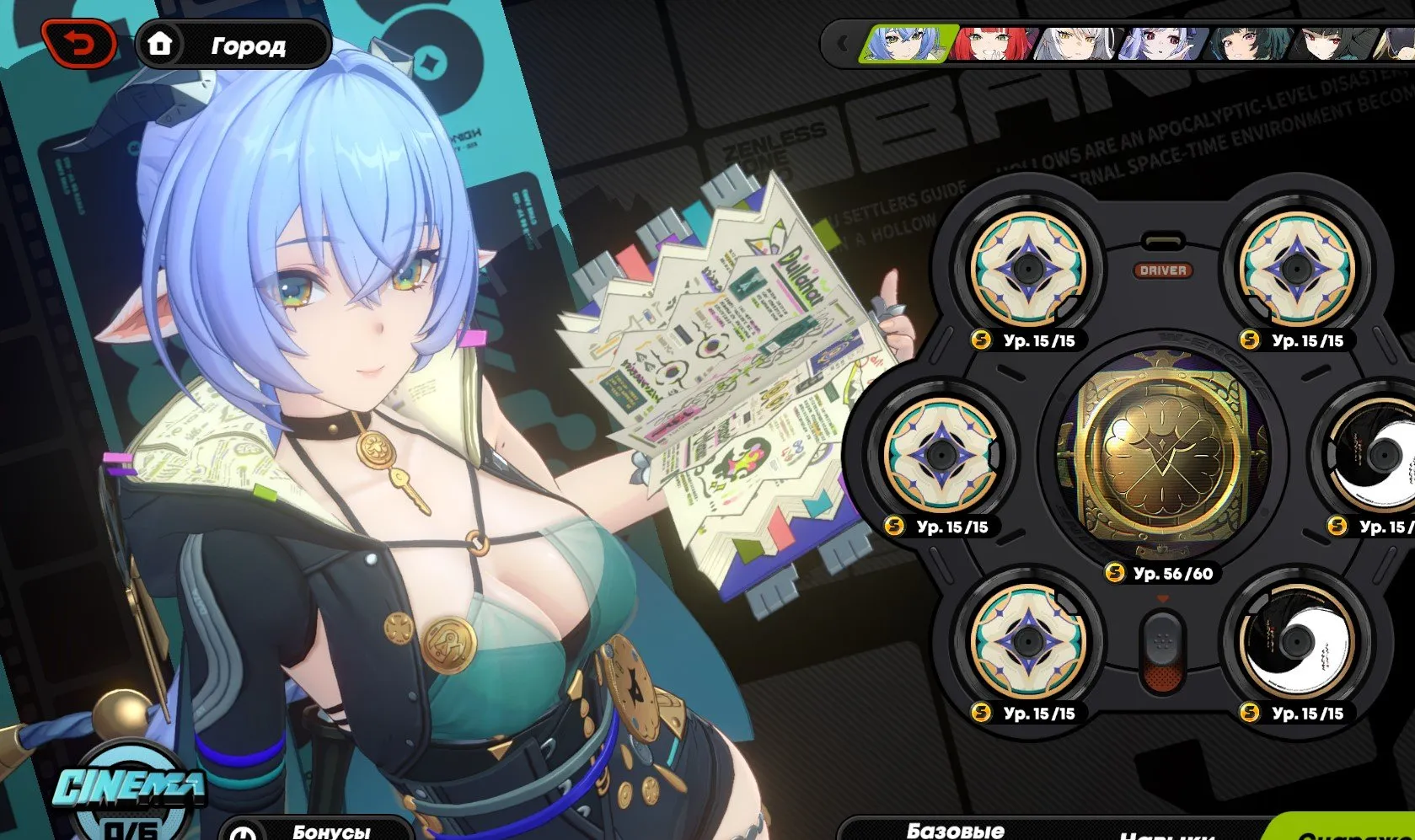Click the DRIVER port label above the equipment wheel

point(1165,272)
